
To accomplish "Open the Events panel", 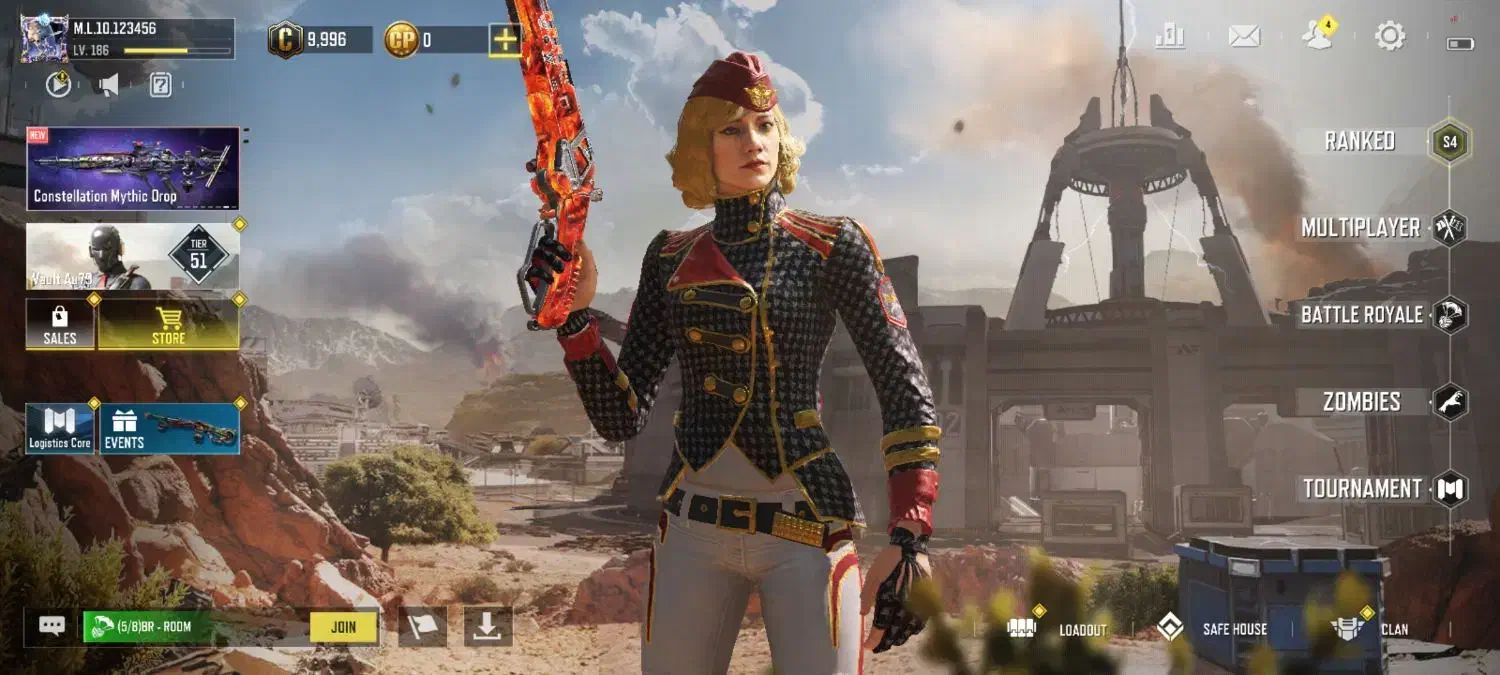I will (x=169, y=429).
